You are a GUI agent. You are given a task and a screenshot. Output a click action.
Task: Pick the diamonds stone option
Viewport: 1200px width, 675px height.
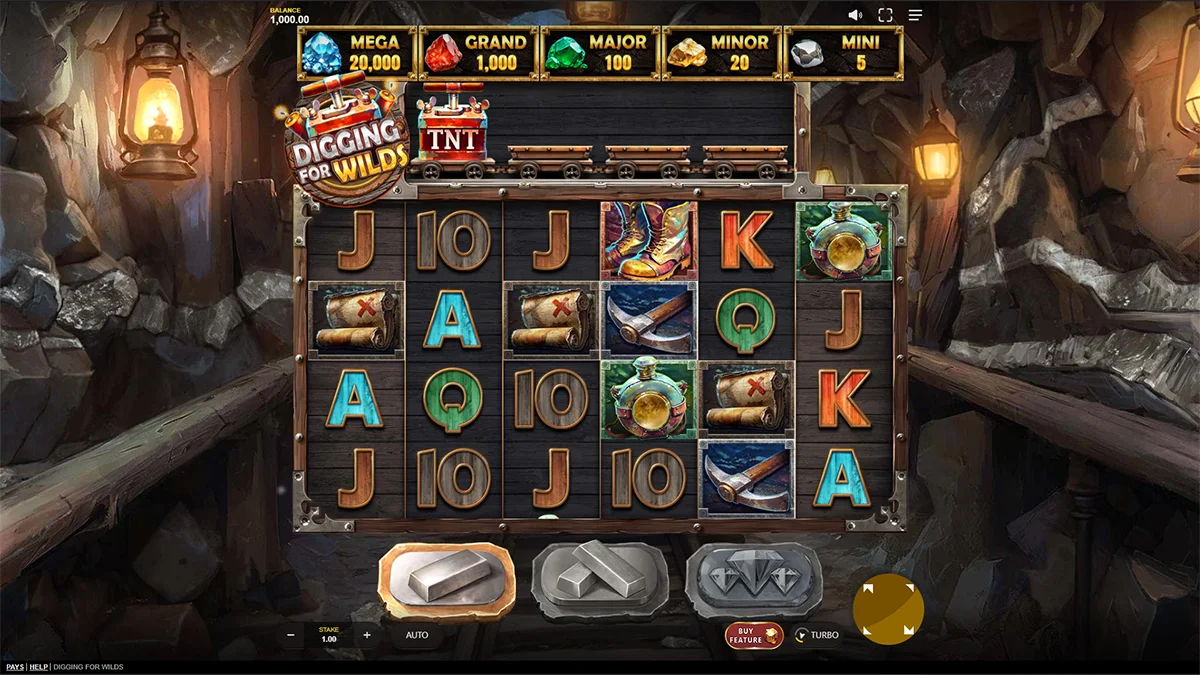pyautogui.click(x=753, y=578)
